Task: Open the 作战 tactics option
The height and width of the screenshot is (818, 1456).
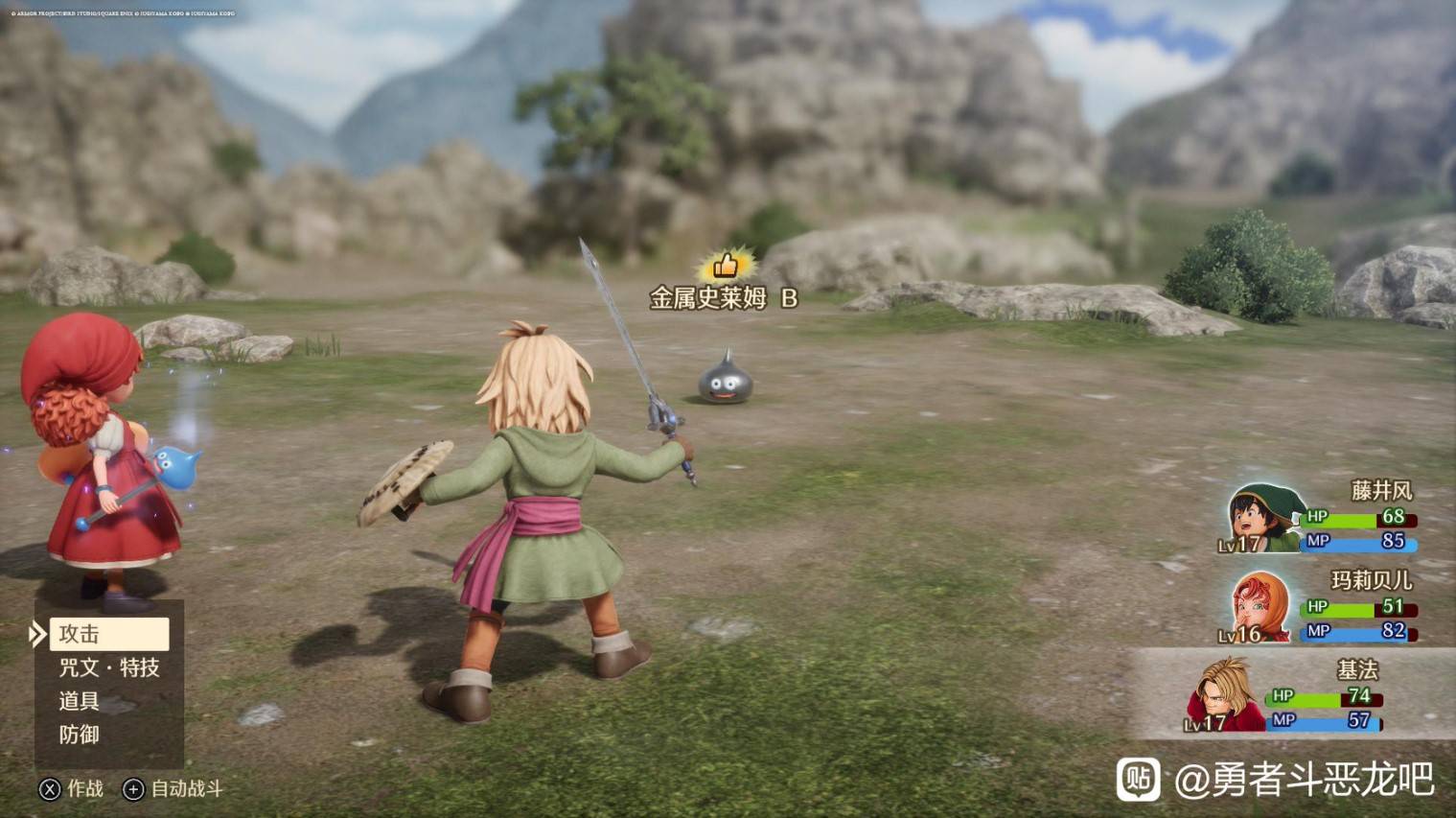Action: [x=72, y=789]
